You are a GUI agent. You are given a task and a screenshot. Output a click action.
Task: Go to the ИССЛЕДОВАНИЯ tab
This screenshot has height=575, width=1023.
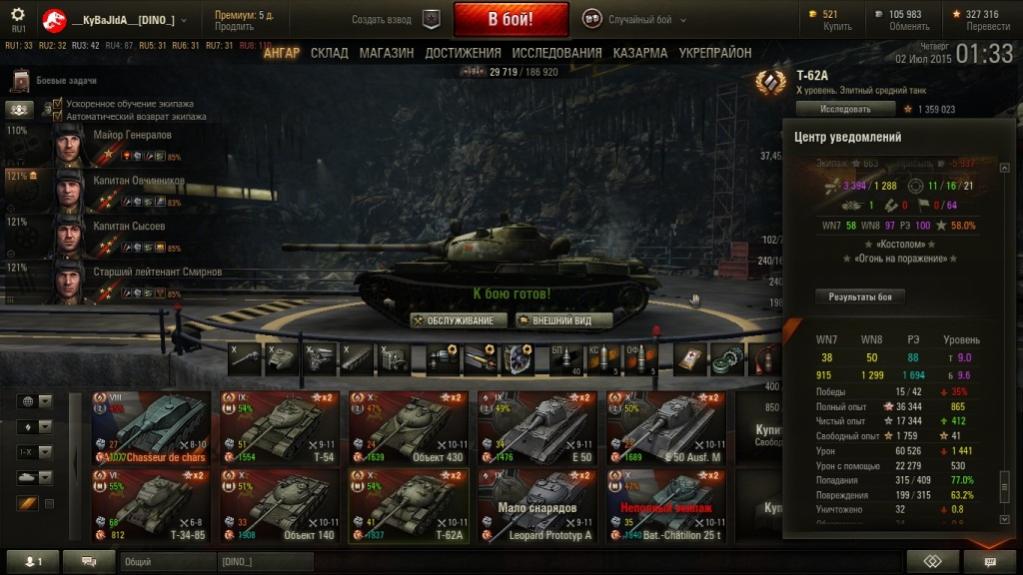point(557,53)
